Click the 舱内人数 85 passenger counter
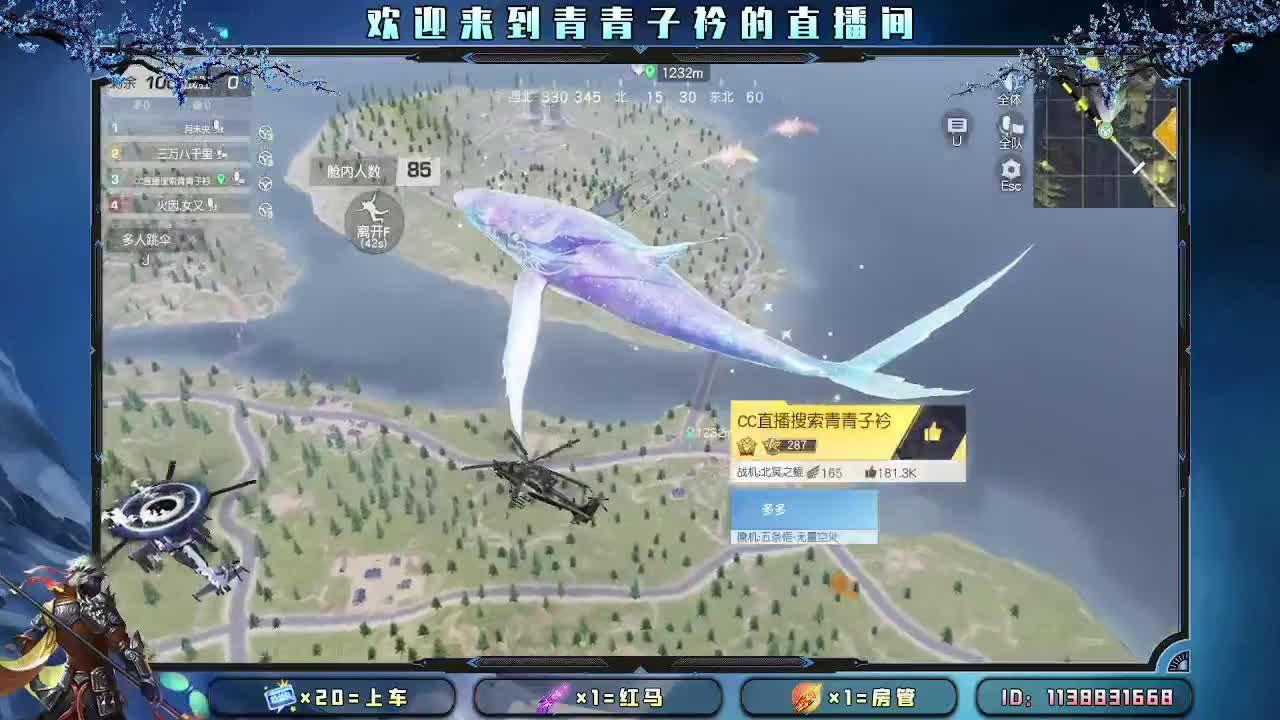 tap(381, 171)
